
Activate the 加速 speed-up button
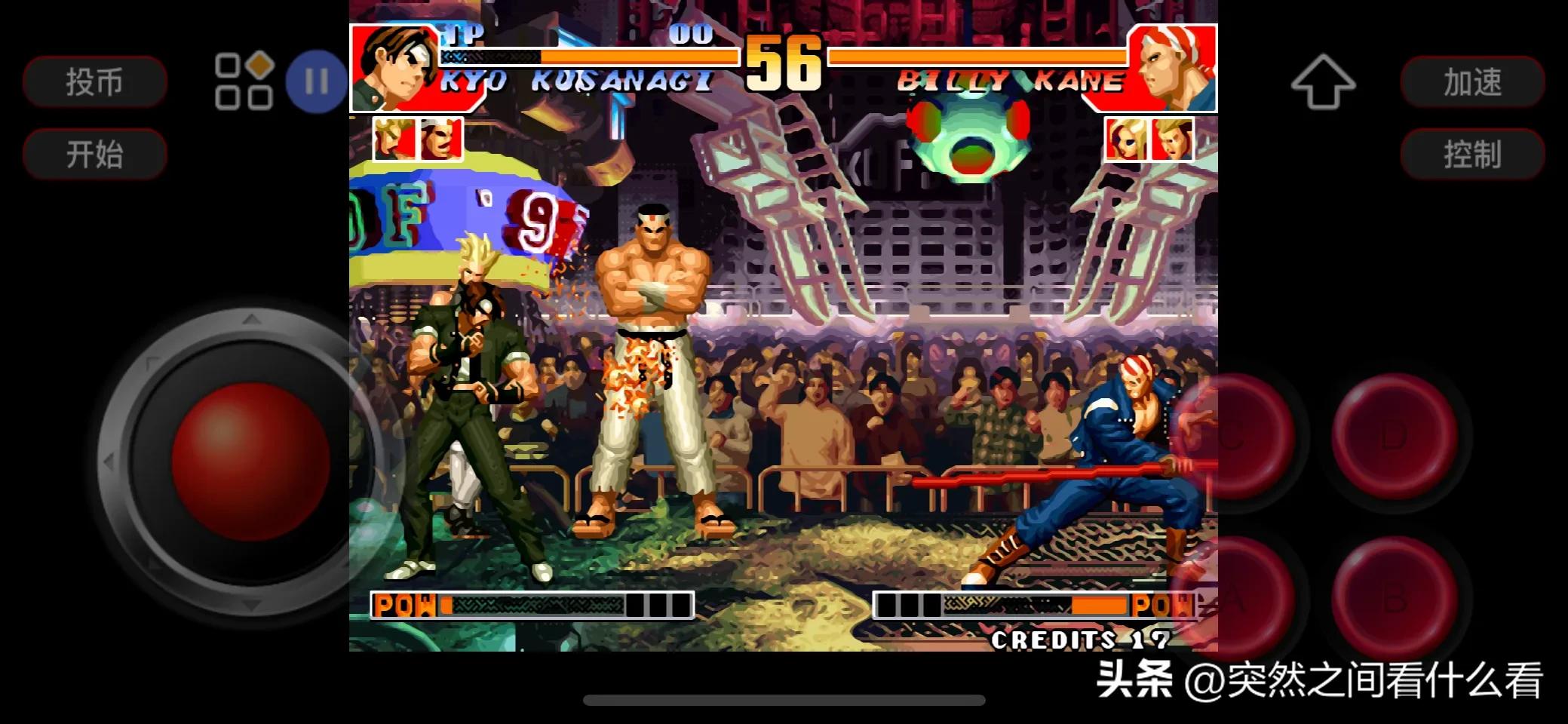[1472, 81]
